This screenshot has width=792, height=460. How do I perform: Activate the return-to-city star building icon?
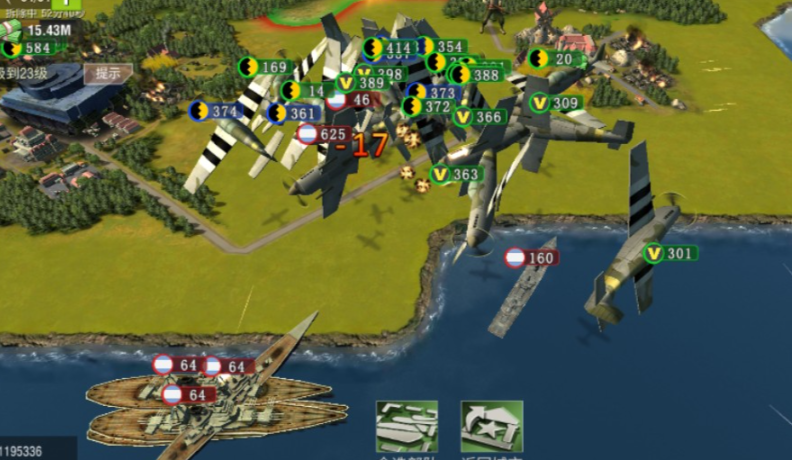click(x=491, y=428)
